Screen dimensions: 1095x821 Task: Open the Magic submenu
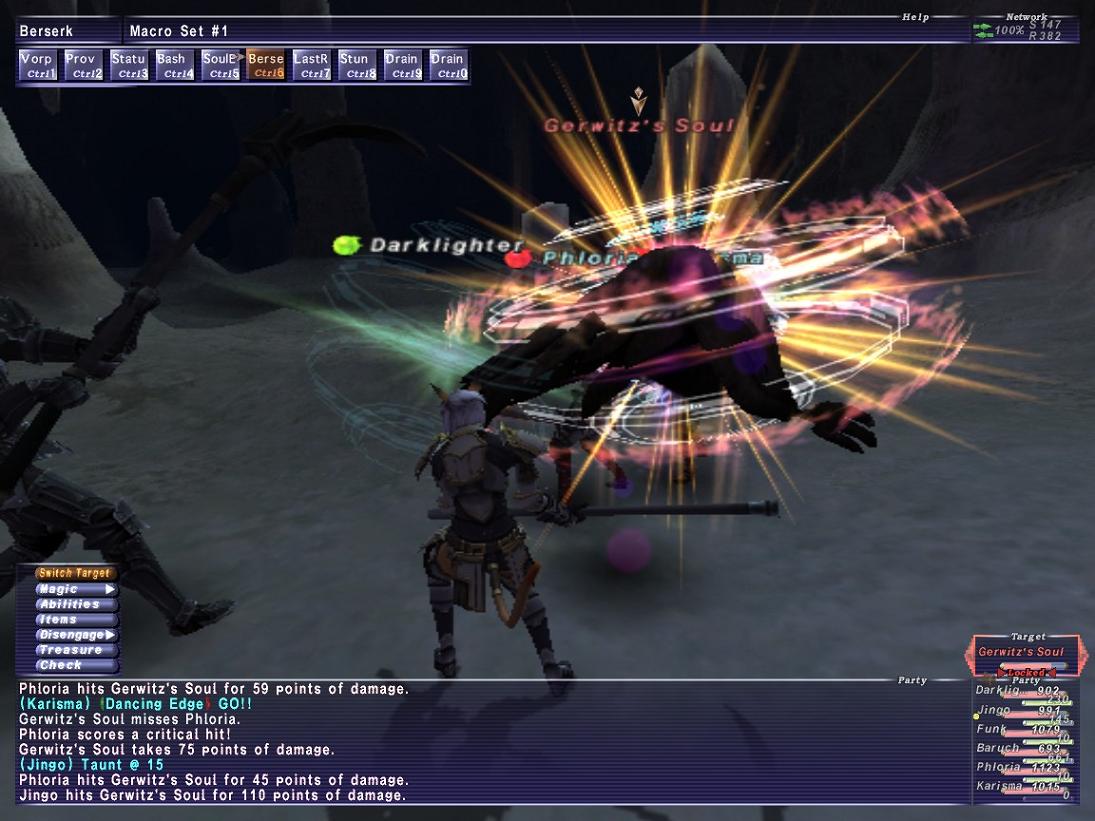pos(75,590)
